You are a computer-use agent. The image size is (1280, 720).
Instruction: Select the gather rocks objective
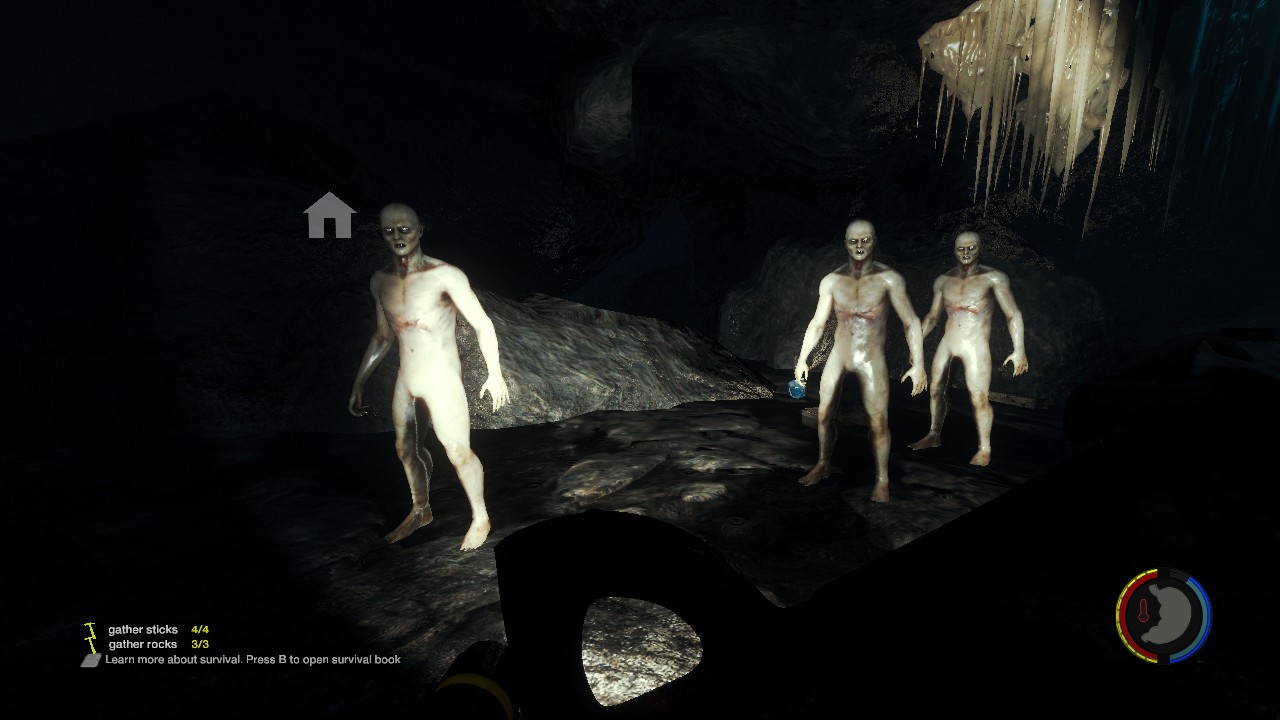tap(143, 645)
